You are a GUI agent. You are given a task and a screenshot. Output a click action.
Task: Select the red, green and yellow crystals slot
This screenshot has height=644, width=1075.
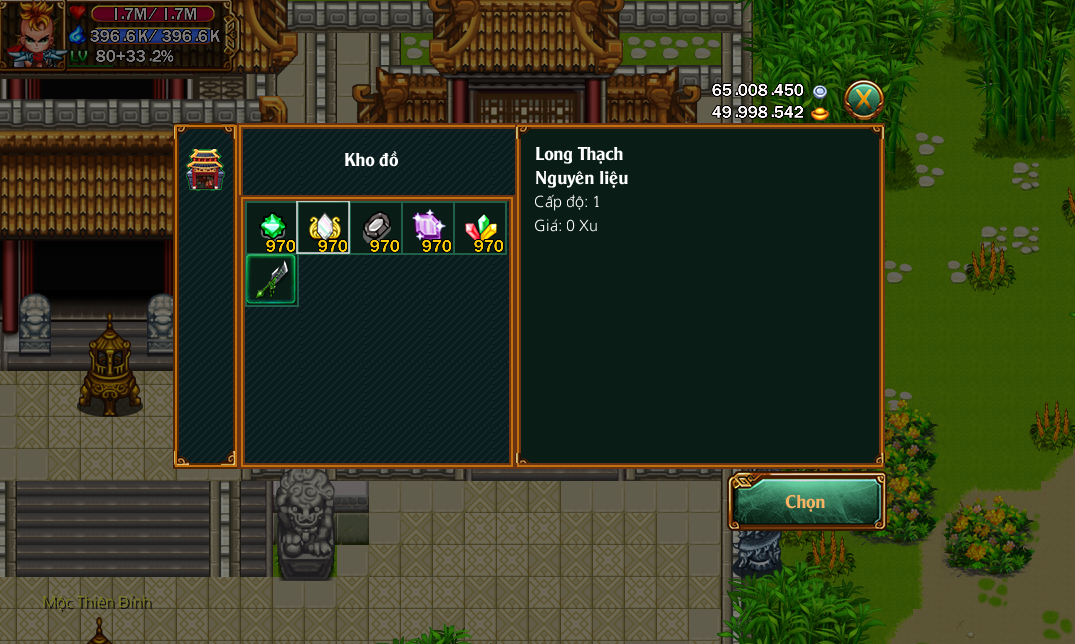pos(480,228)
